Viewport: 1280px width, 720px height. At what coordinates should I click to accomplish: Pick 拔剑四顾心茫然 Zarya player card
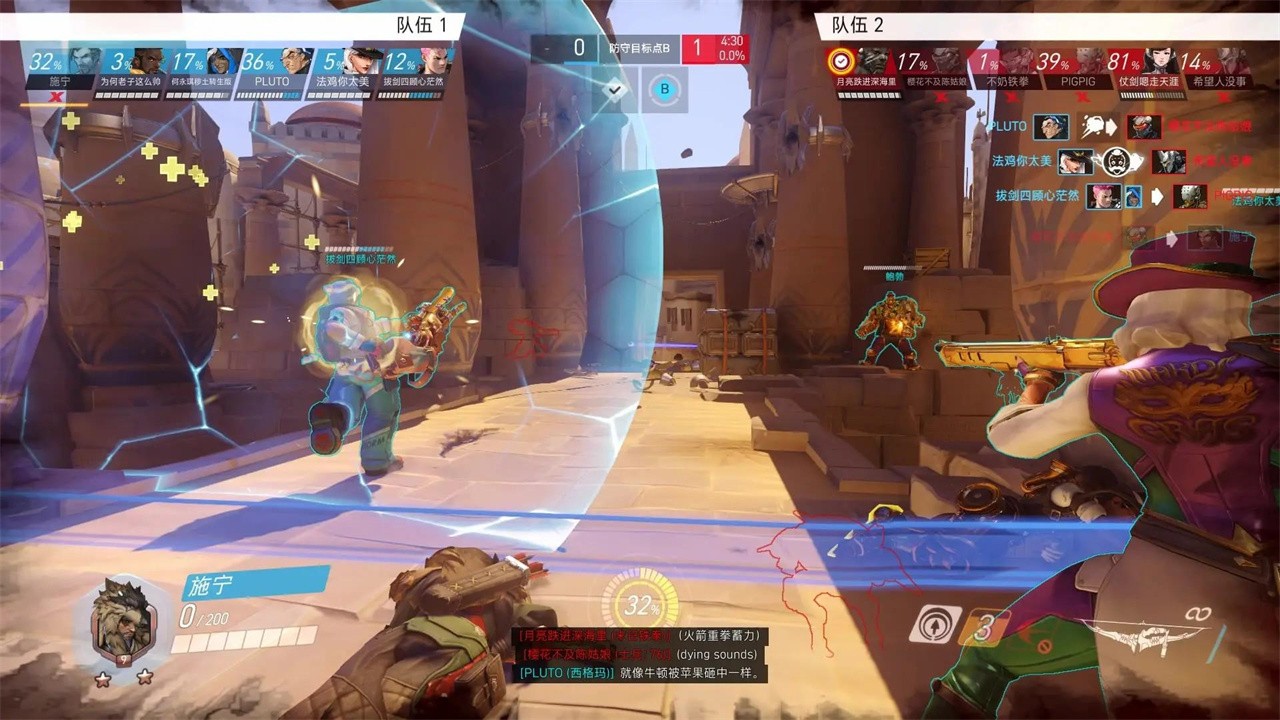pyautogui.click(x=411, y=71)
